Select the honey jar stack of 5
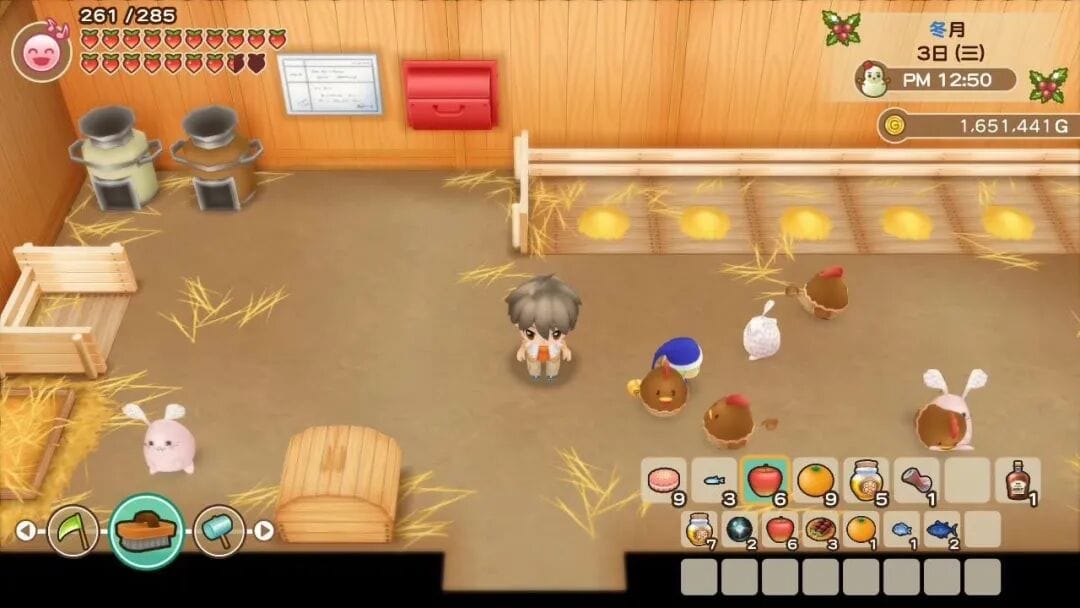1080x608 pixels. pyautogui.click(x=866, y=481)
